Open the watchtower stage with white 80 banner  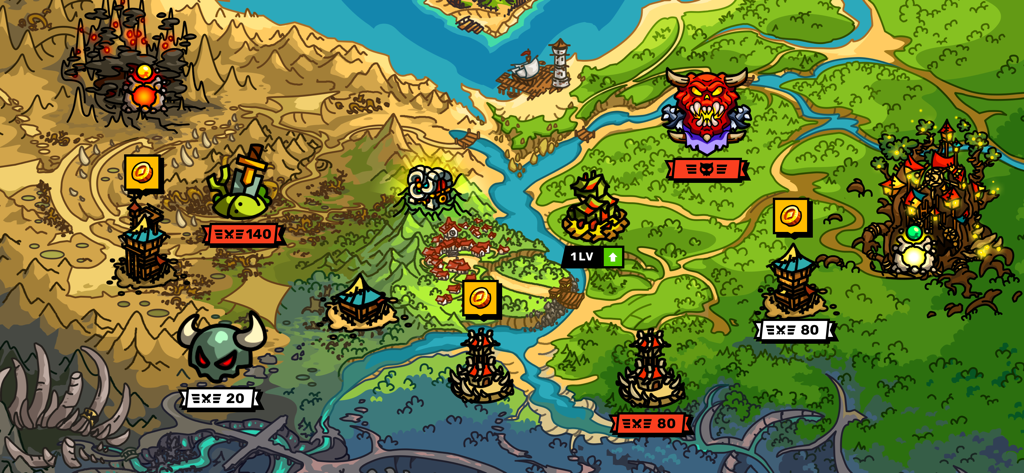tap(794, 284)
